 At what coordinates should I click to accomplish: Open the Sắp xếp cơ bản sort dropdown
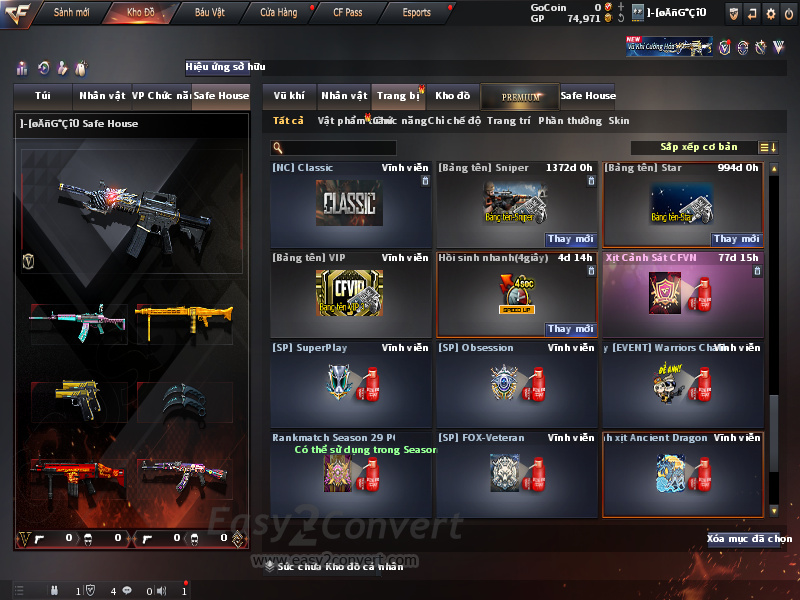[x=698, y=148]
